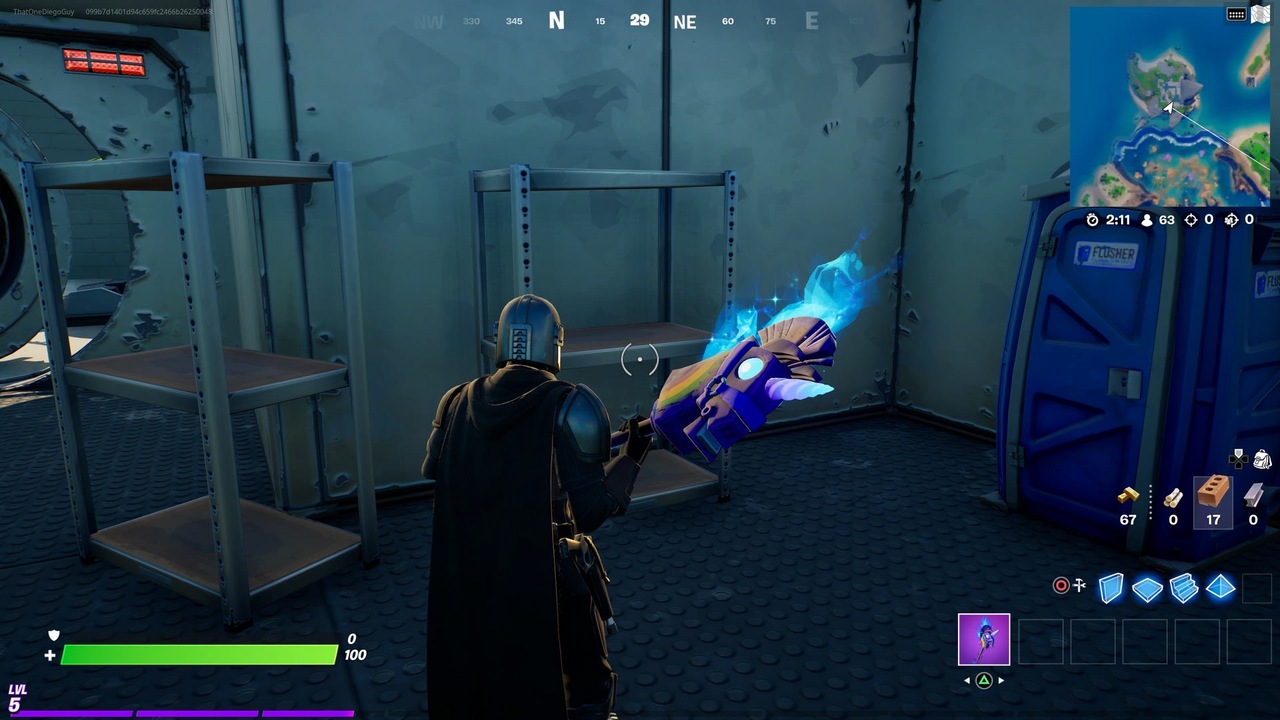Click the right hotbar cycle arrow
This screenshot has height=720, width=1280.
coord(1001,679)
